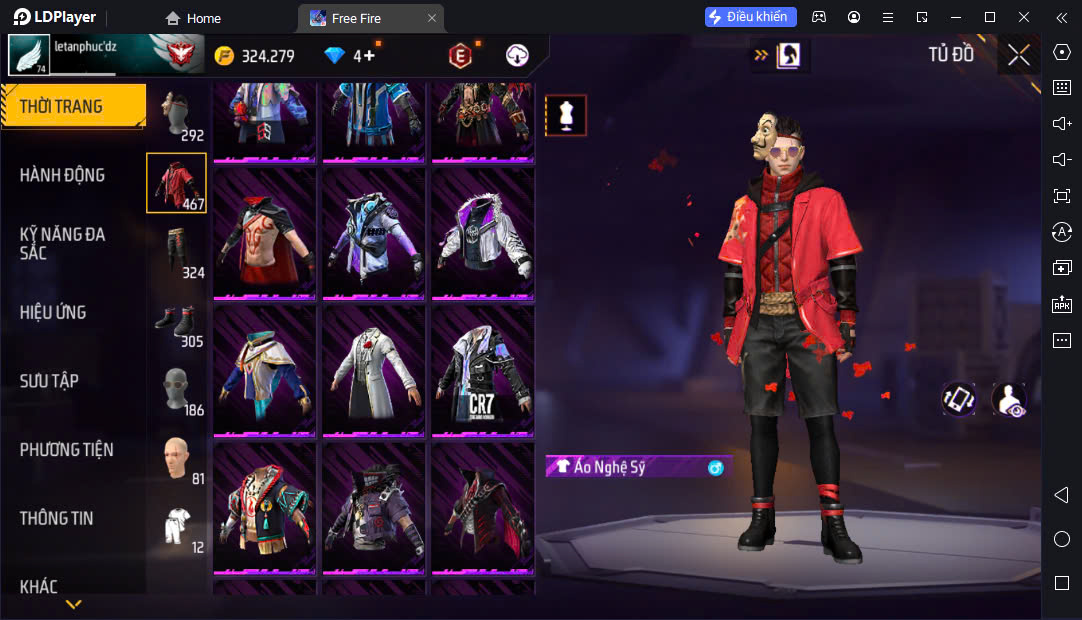Switch to the LDPlayer Home tab

coord(193,18)
